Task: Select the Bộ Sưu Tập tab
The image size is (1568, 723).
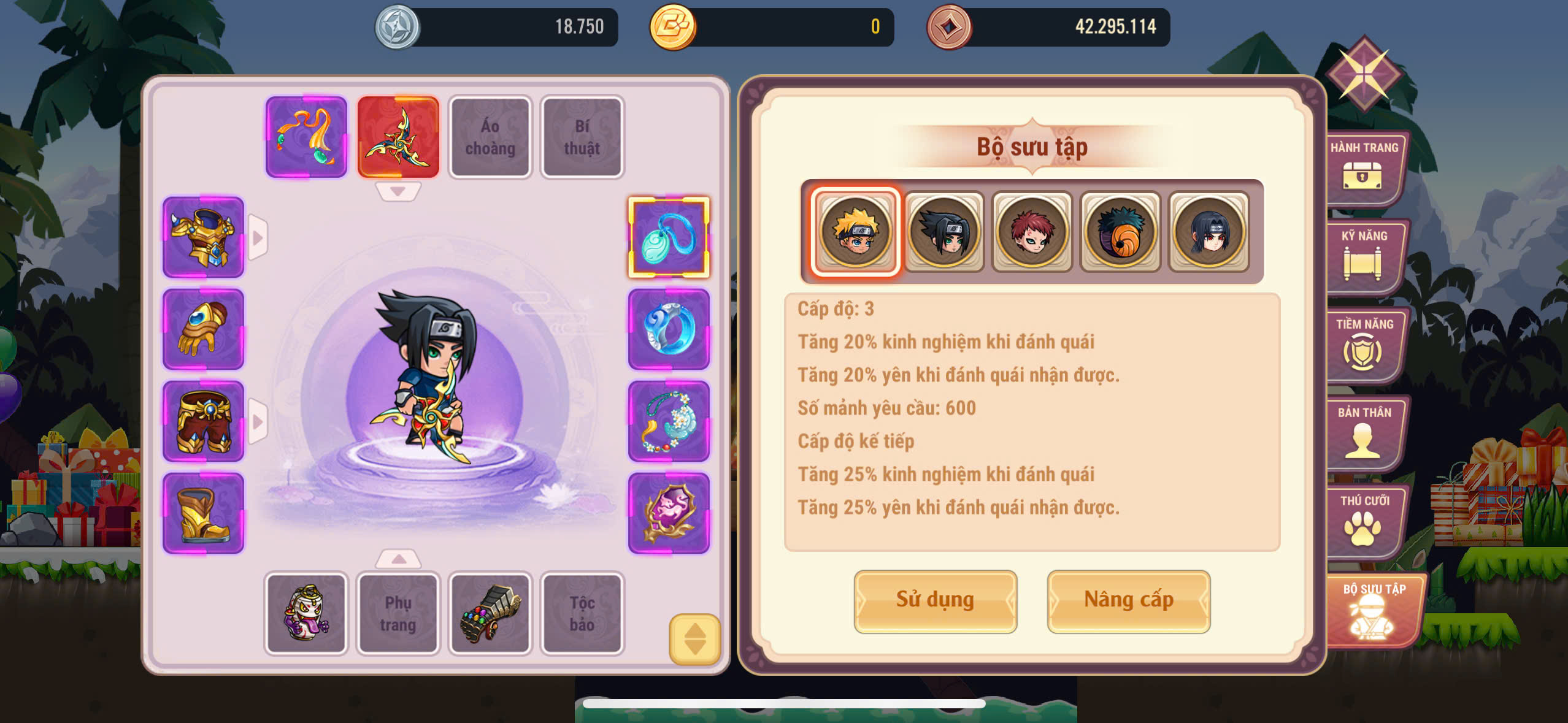Action: pos(1374,611)
